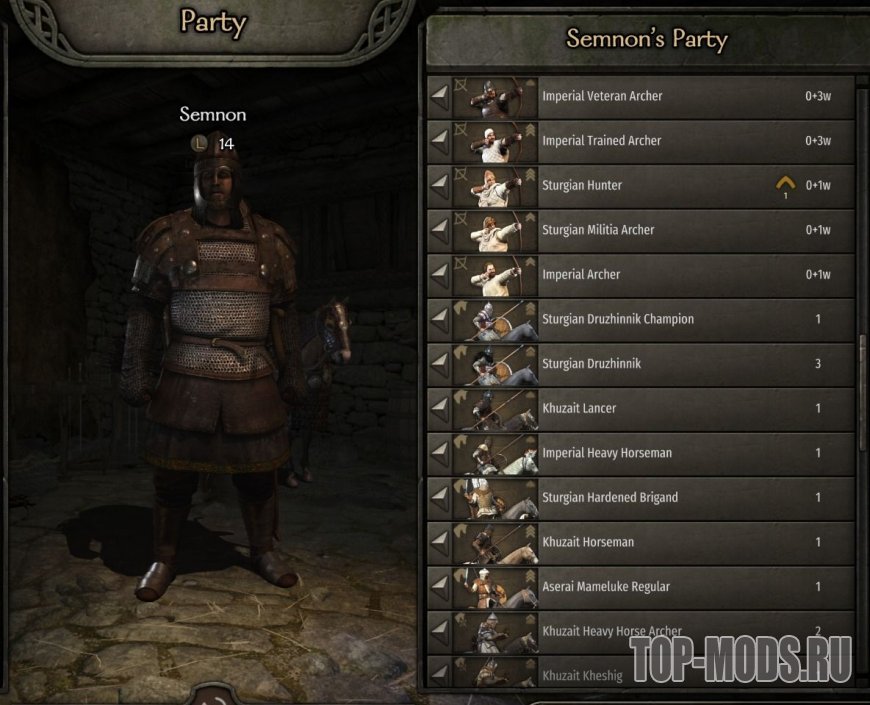Transfer the Imperial Veteran Archer using its arrow
This screenshot has height=705, width=870.
click(x=439, y=97)
